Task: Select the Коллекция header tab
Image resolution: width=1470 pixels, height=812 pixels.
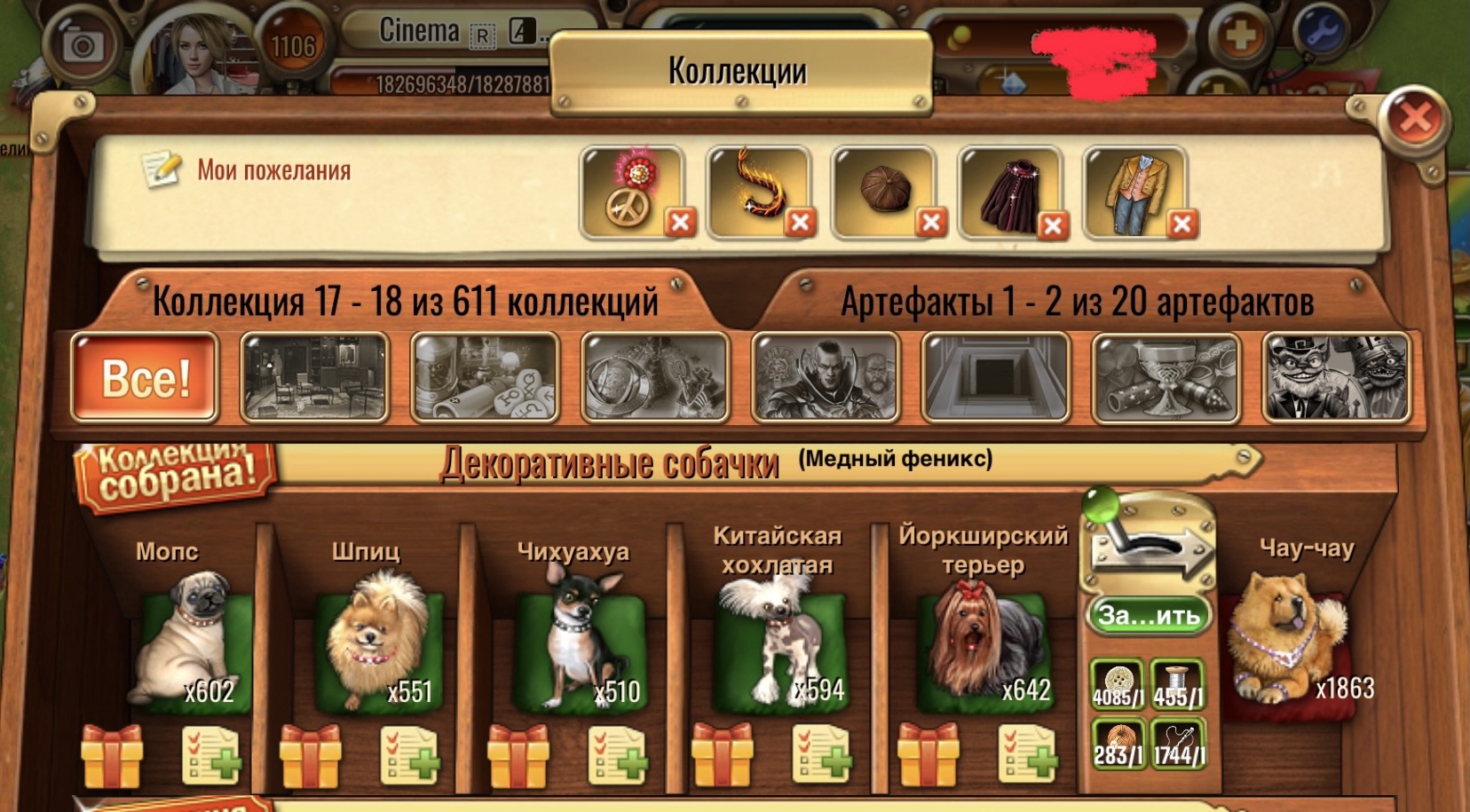Action: [404, 302]
